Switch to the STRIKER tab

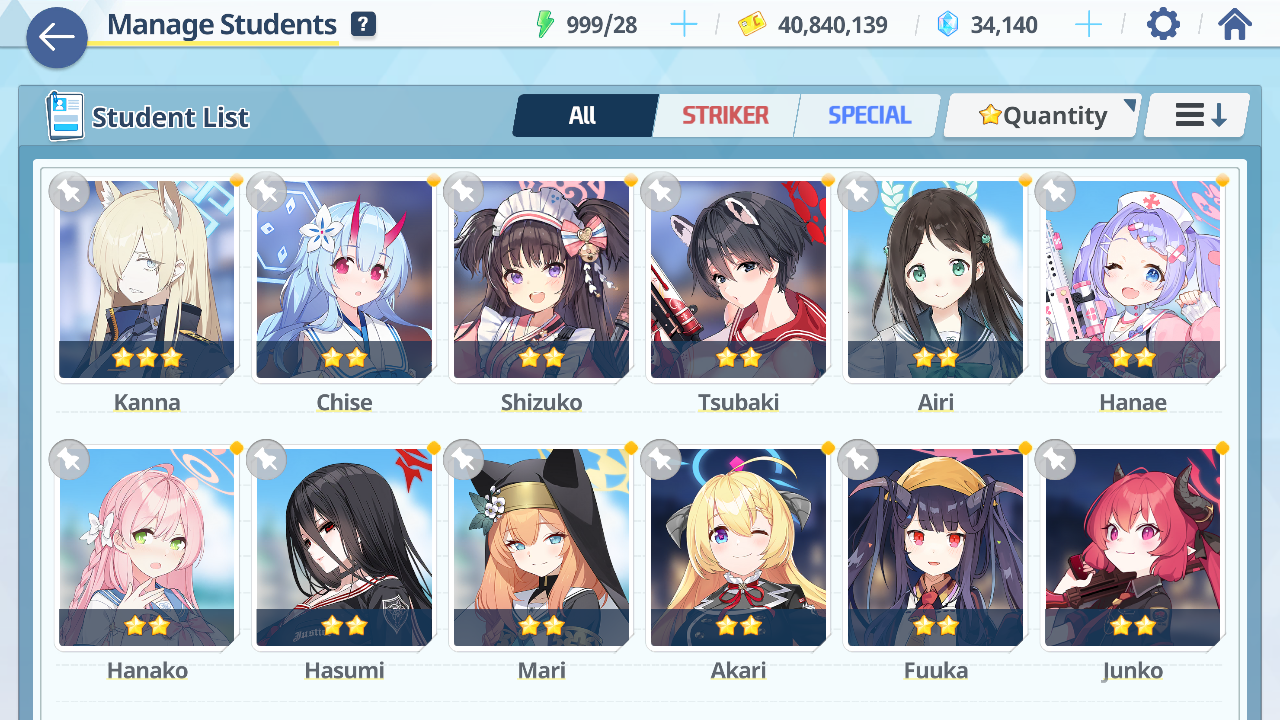725,116
